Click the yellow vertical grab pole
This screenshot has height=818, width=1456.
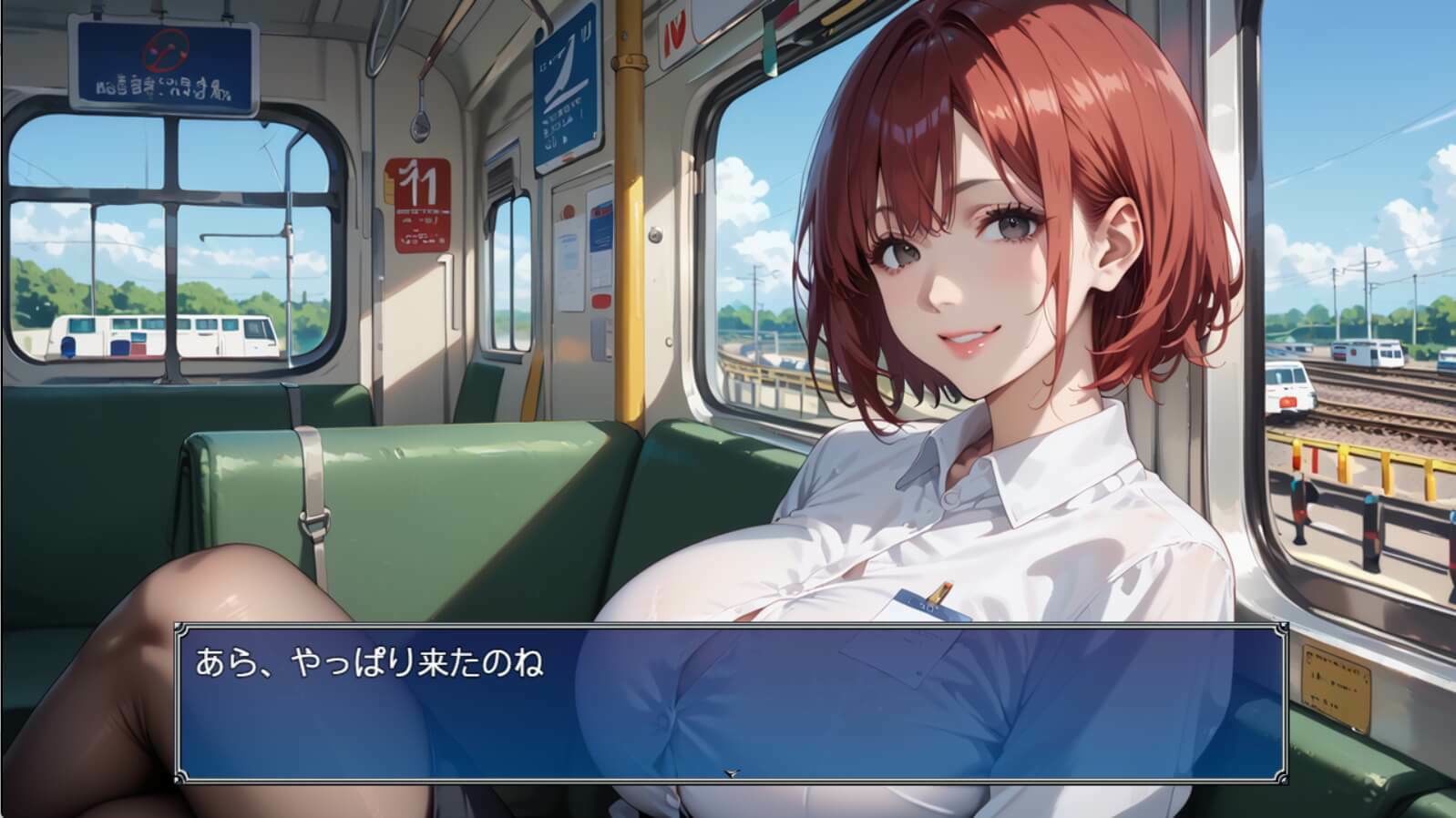[x=627, y=273]
